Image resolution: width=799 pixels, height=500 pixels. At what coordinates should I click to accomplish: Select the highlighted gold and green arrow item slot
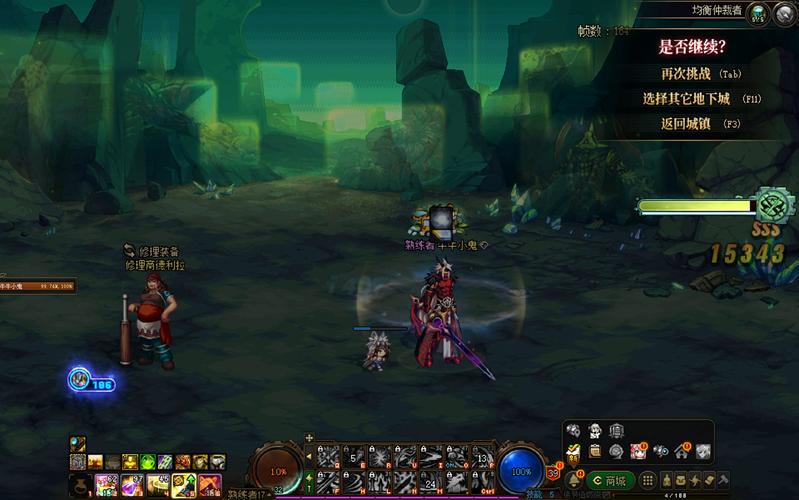click(184, 485)
